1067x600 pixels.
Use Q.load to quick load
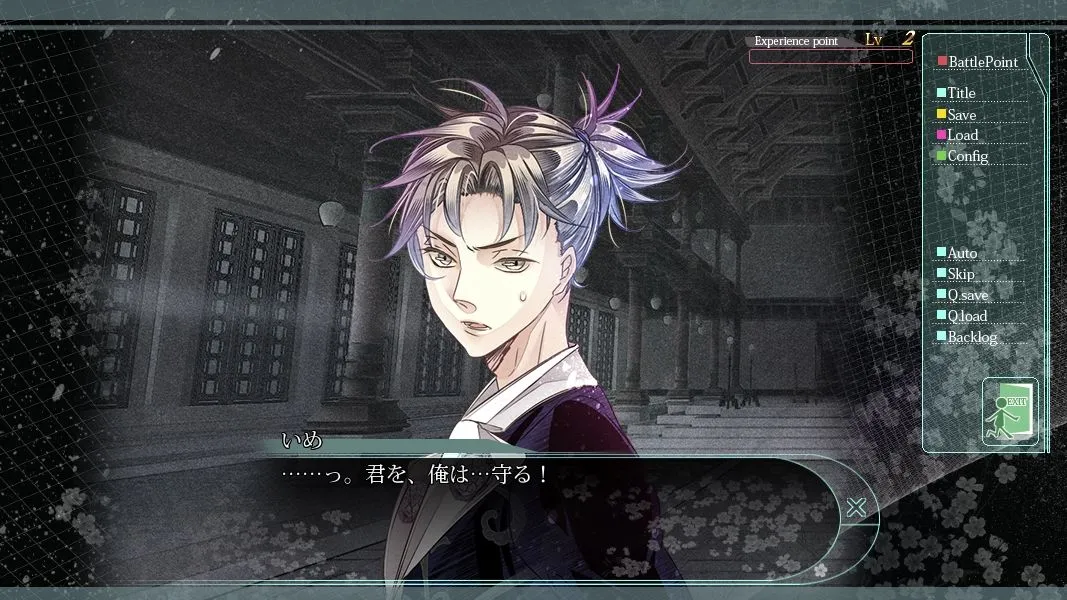click(x=967, y=316)
